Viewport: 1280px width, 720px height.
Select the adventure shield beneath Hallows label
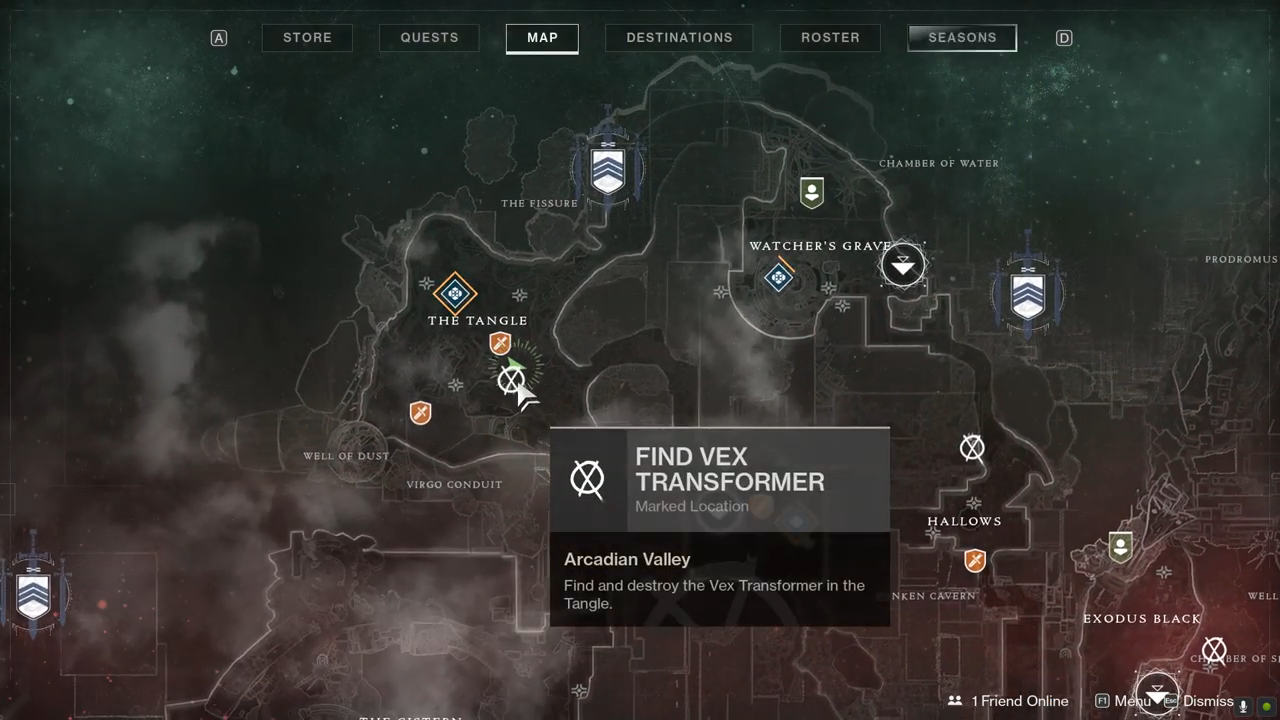(x=975, y=560)
